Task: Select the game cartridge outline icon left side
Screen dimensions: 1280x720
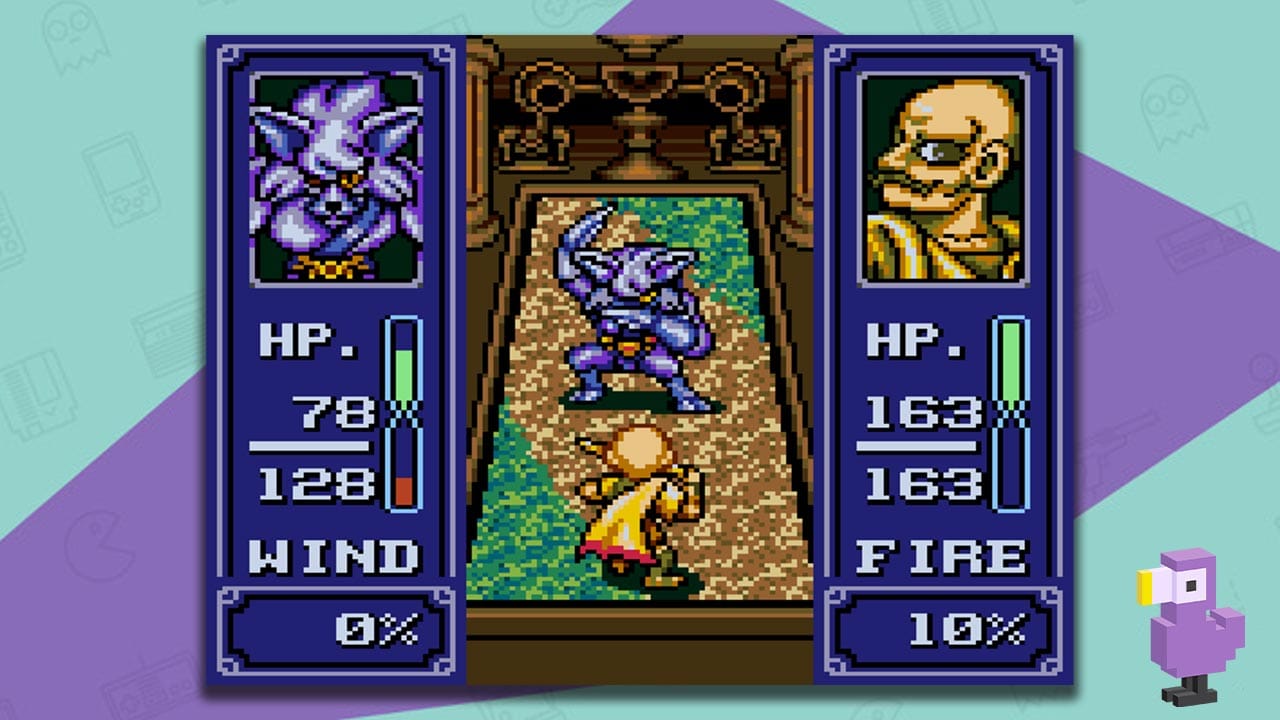Action: [42, 395]
